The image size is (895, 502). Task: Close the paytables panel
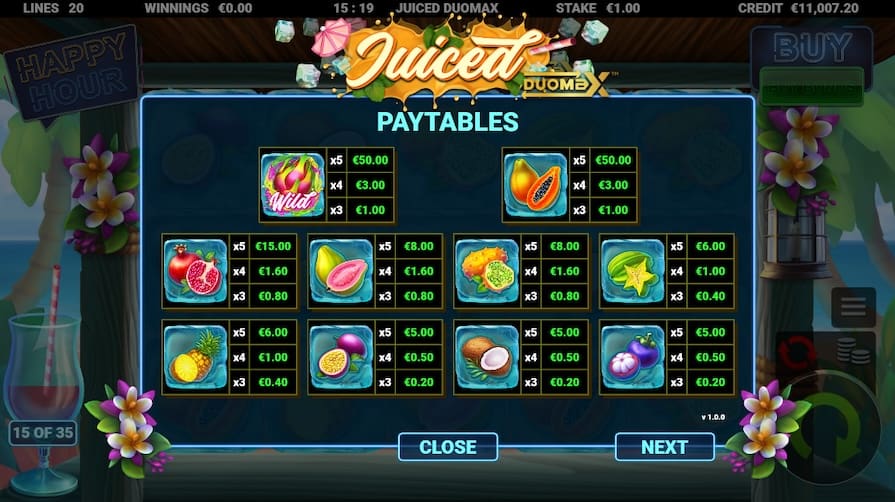[x=447, y=447]
